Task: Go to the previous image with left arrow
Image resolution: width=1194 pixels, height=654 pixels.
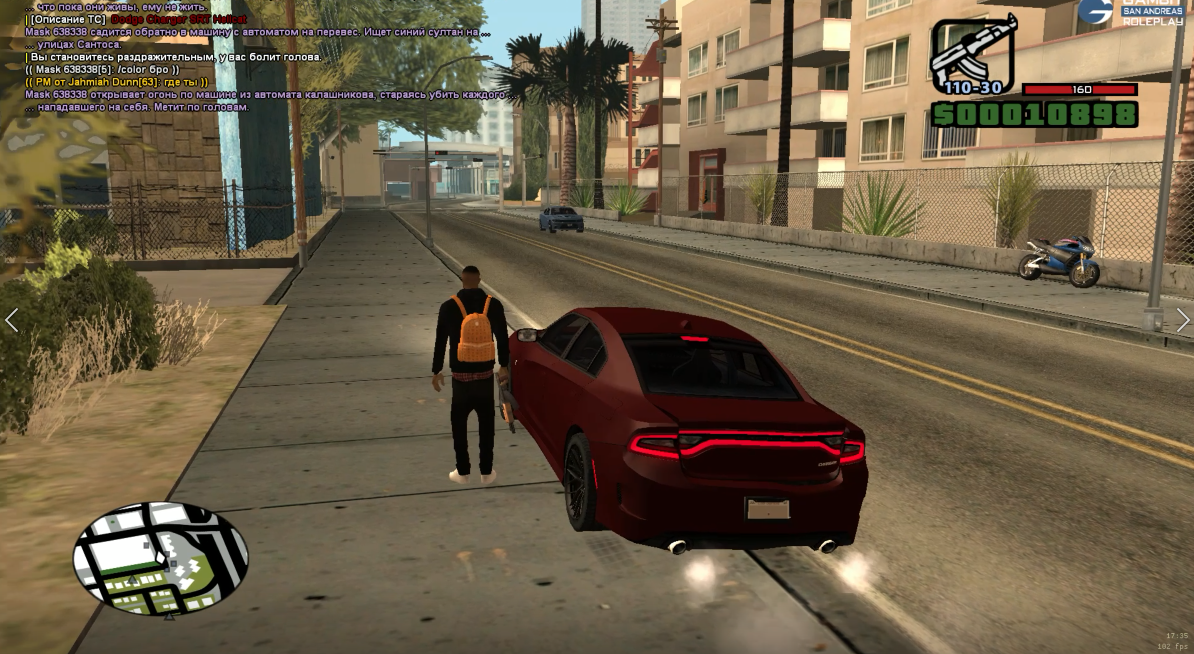Action: (12, 320)
